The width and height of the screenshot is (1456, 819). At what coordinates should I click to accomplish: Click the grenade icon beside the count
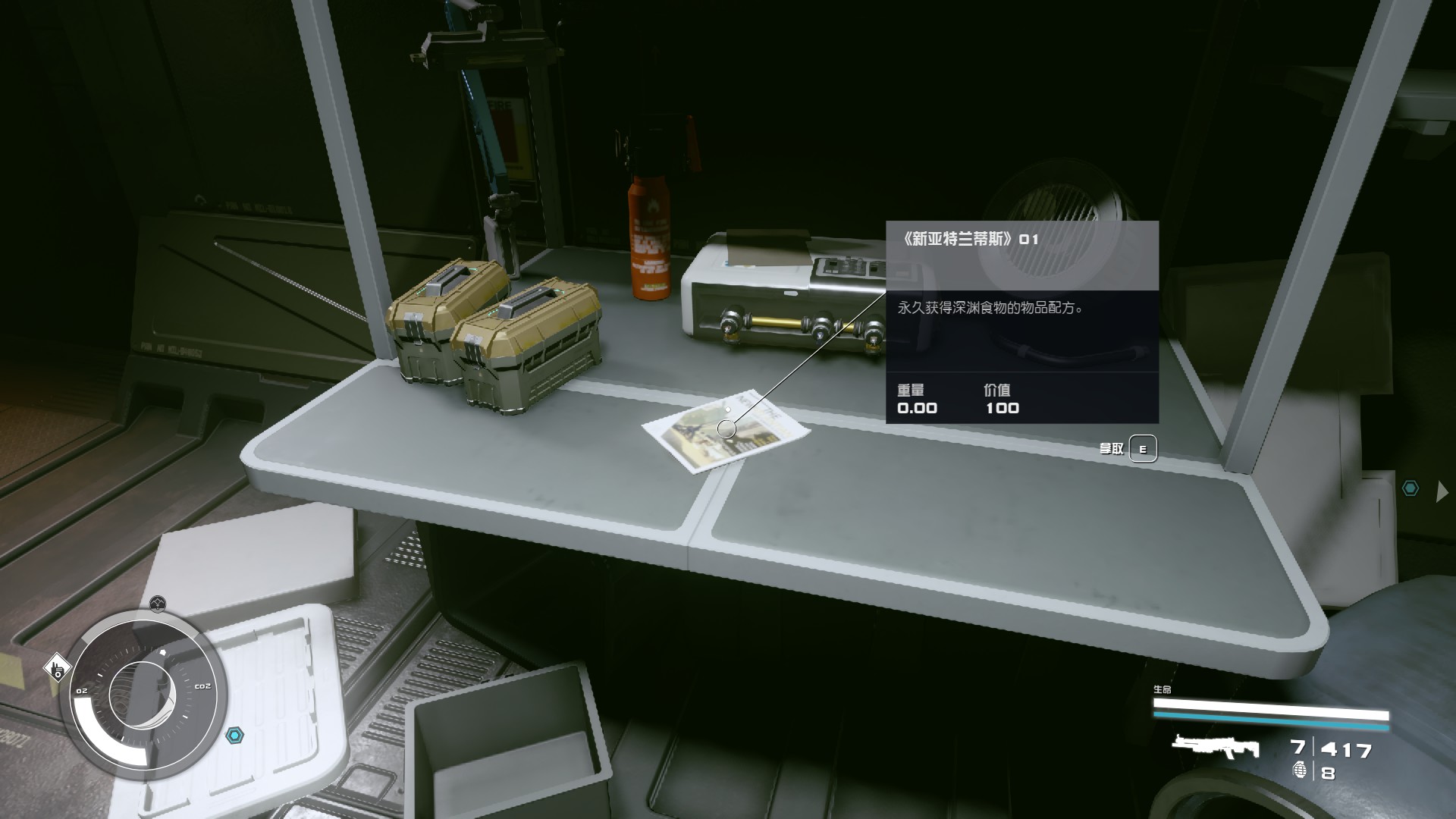(x=1301, y=771)
